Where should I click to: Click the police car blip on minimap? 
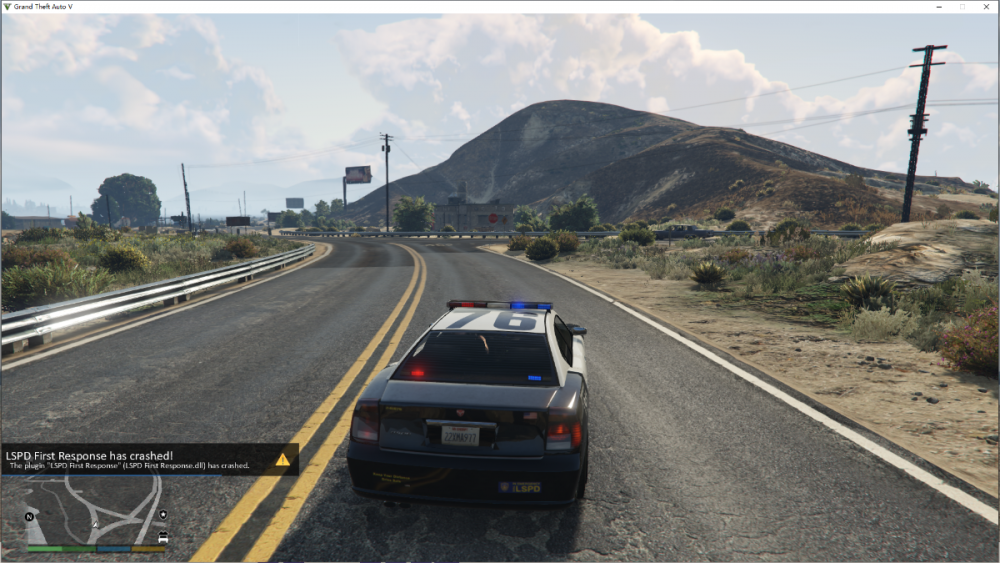pos(163,537)
